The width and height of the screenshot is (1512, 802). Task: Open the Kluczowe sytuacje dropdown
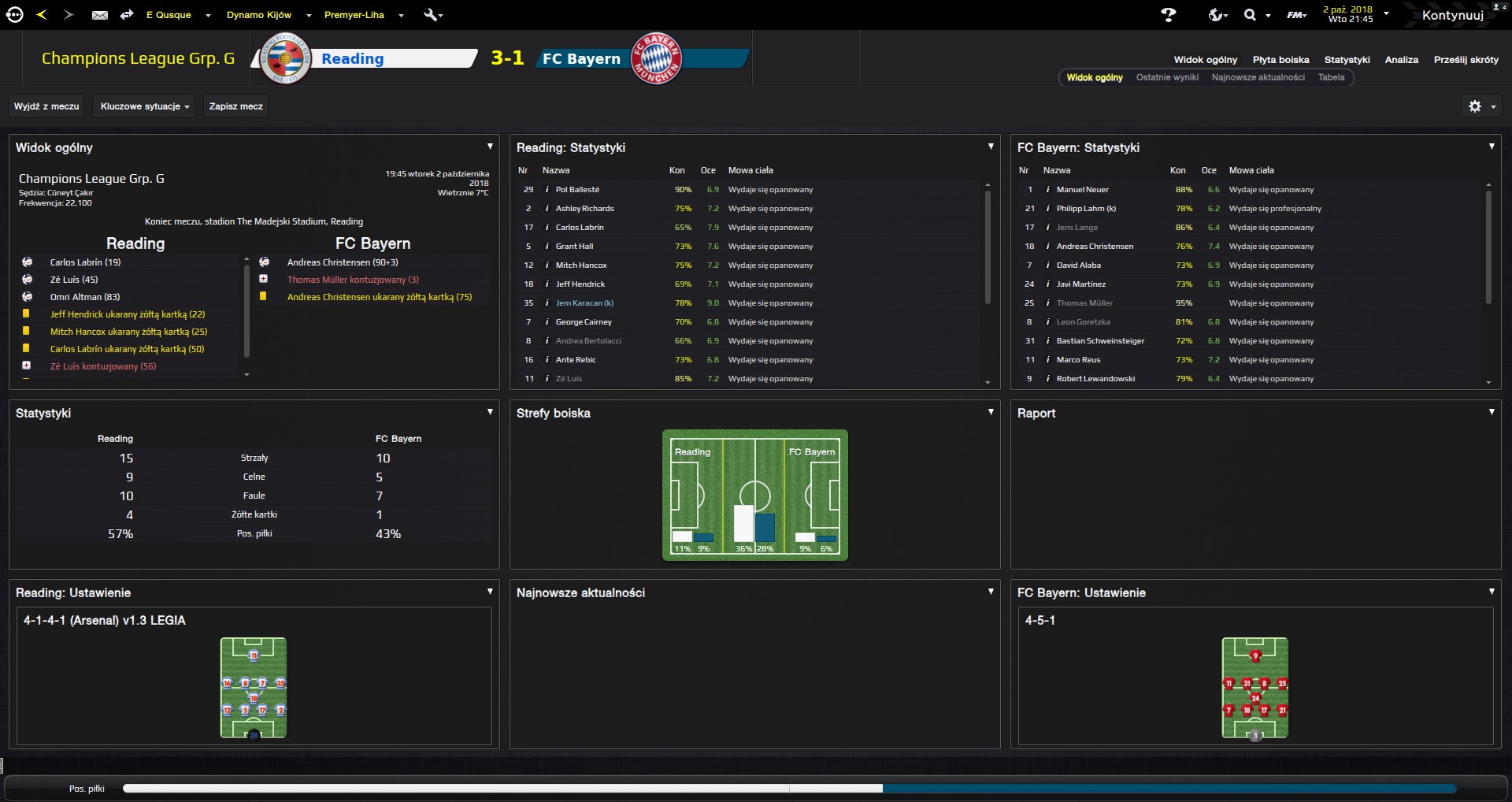(145, 106)
